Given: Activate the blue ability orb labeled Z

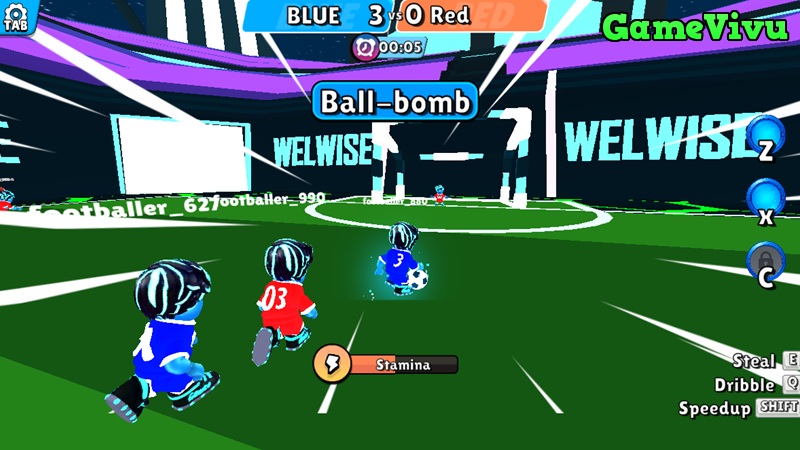Looking at the screenshot, I should (766, 135).
